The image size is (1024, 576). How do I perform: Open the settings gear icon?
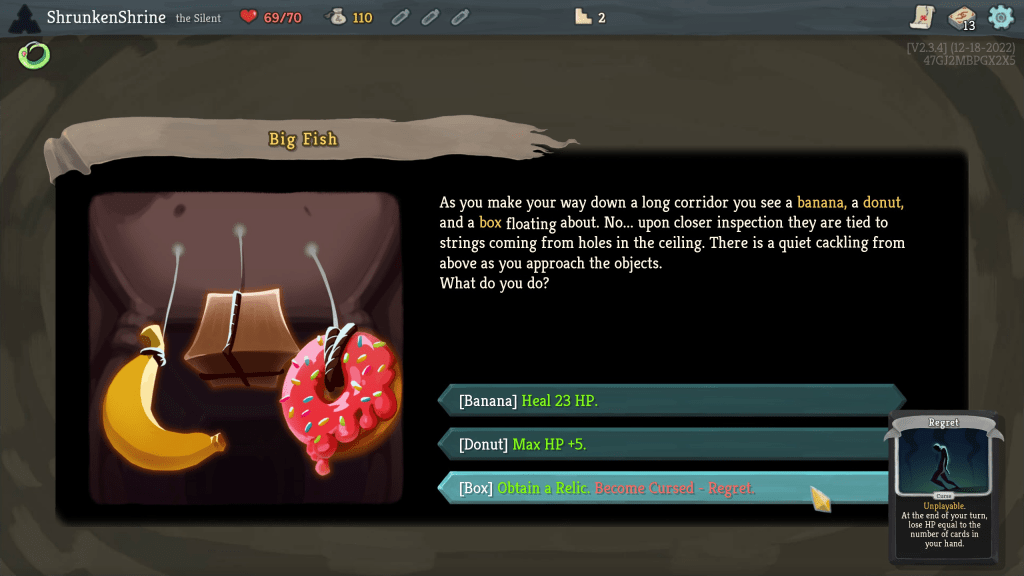(1000, 17)
